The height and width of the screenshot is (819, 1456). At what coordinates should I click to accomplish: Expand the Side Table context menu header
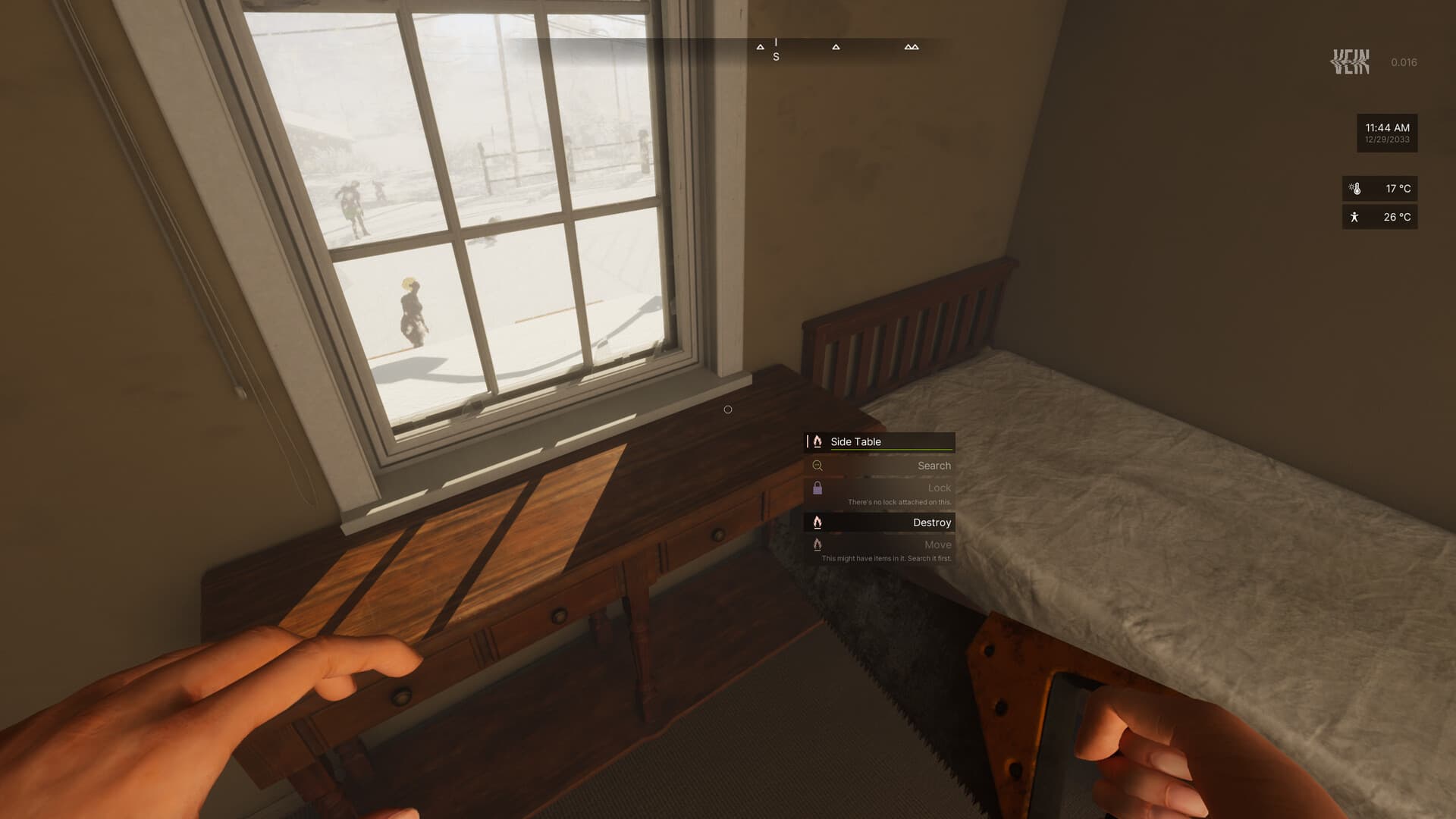pyautogui.click(x=880, y=441)
